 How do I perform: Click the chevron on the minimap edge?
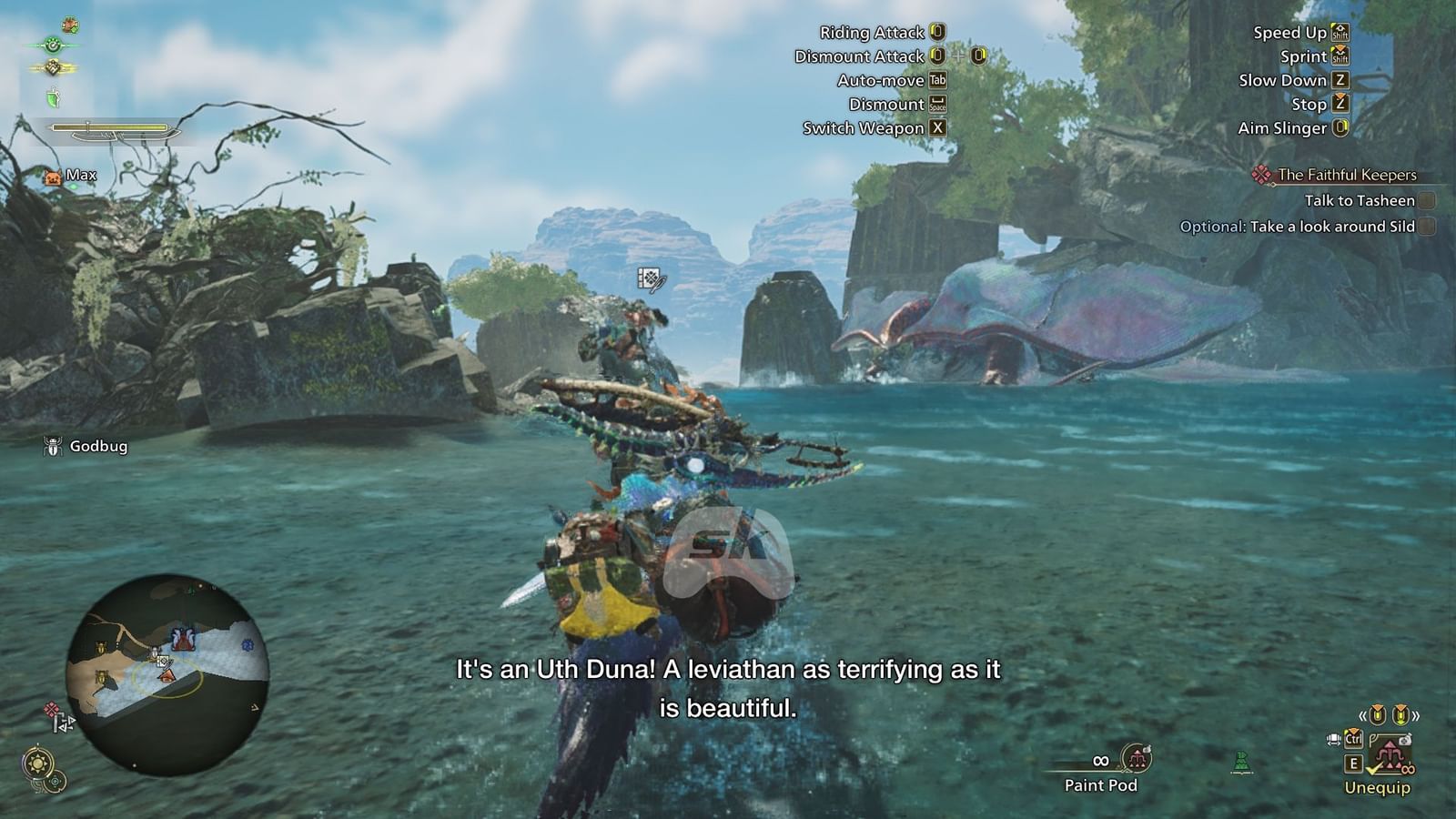coord(255,707)
